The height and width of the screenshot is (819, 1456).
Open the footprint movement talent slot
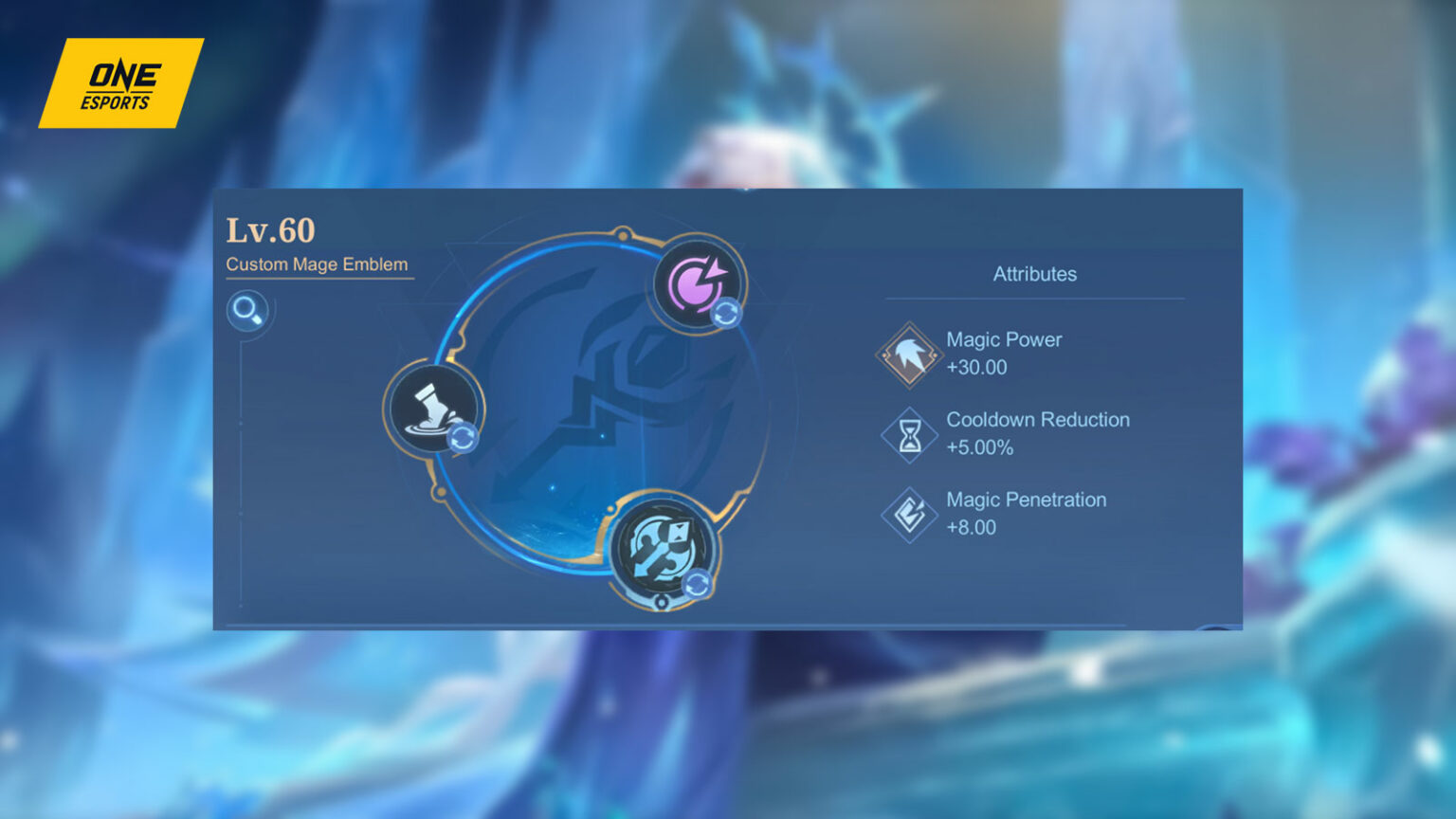tap(432, 409)
